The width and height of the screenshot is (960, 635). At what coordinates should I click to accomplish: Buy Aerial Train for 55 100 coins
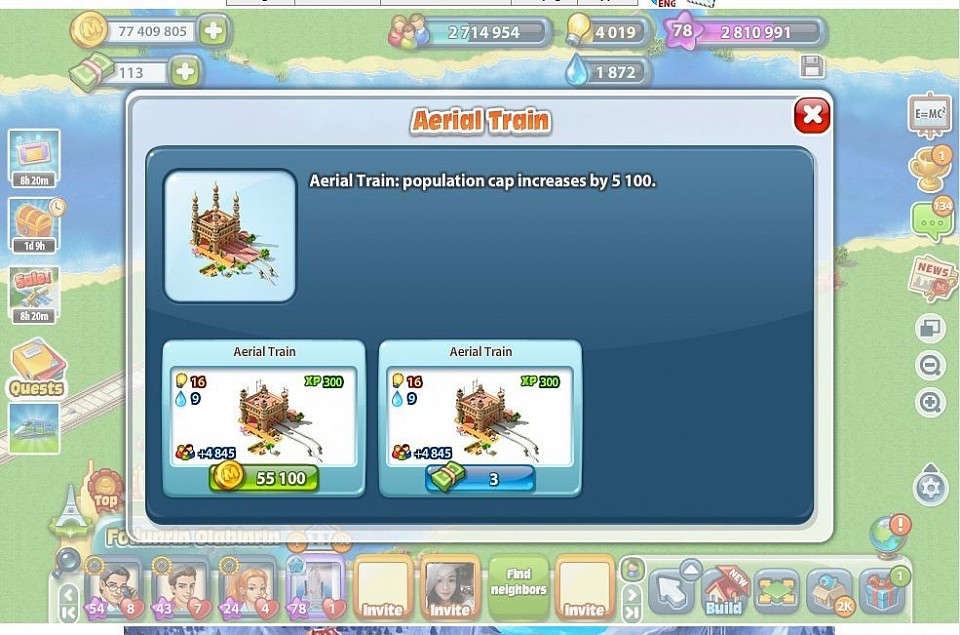click(264, 478)
